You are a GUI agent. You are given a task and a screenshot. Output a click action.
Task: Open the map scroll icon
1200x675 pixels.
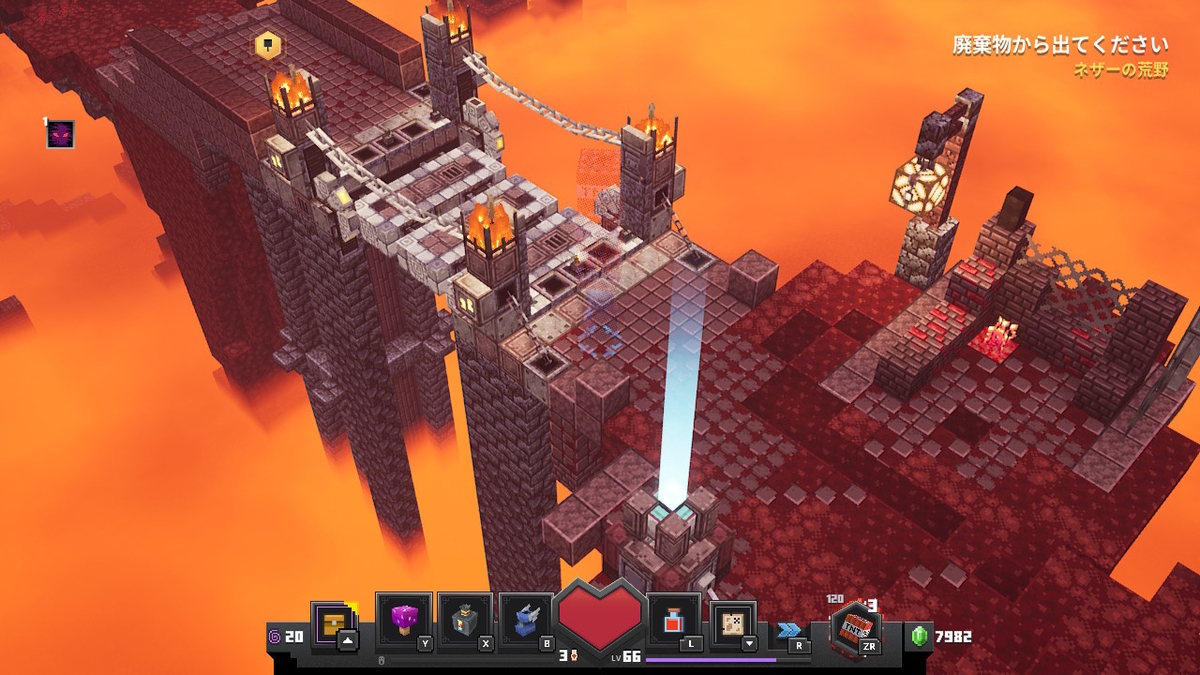point(733,623)
